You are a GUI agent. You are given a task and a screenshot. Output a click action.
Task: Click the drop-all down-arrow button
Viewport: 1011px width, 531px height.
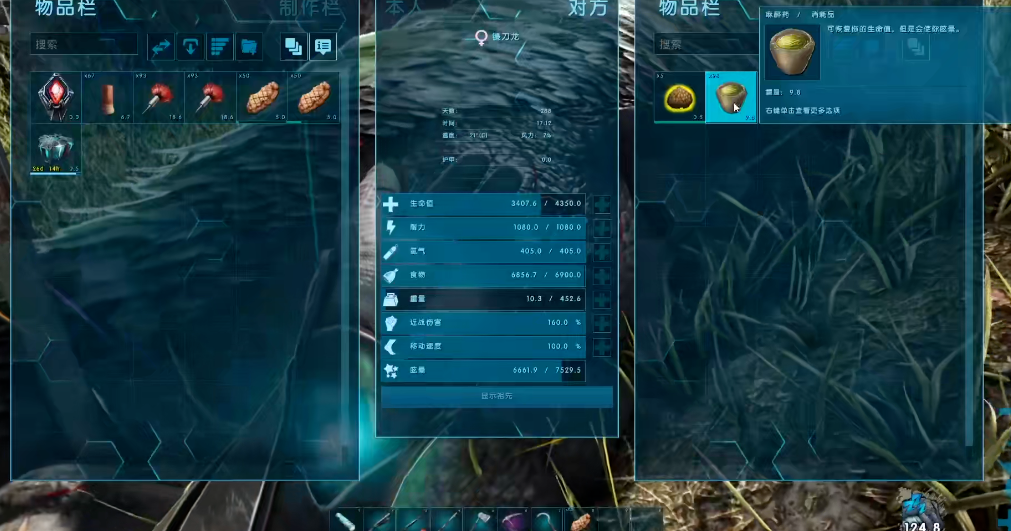pos(191,46)
